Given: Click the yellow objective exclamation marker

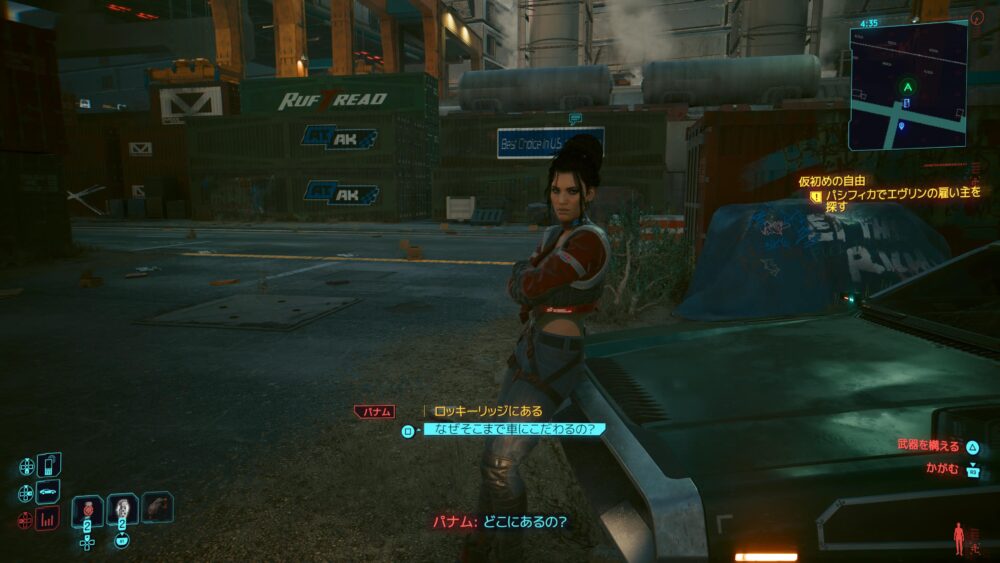Looking at the screenshot, I should click(x=816, y=197).
